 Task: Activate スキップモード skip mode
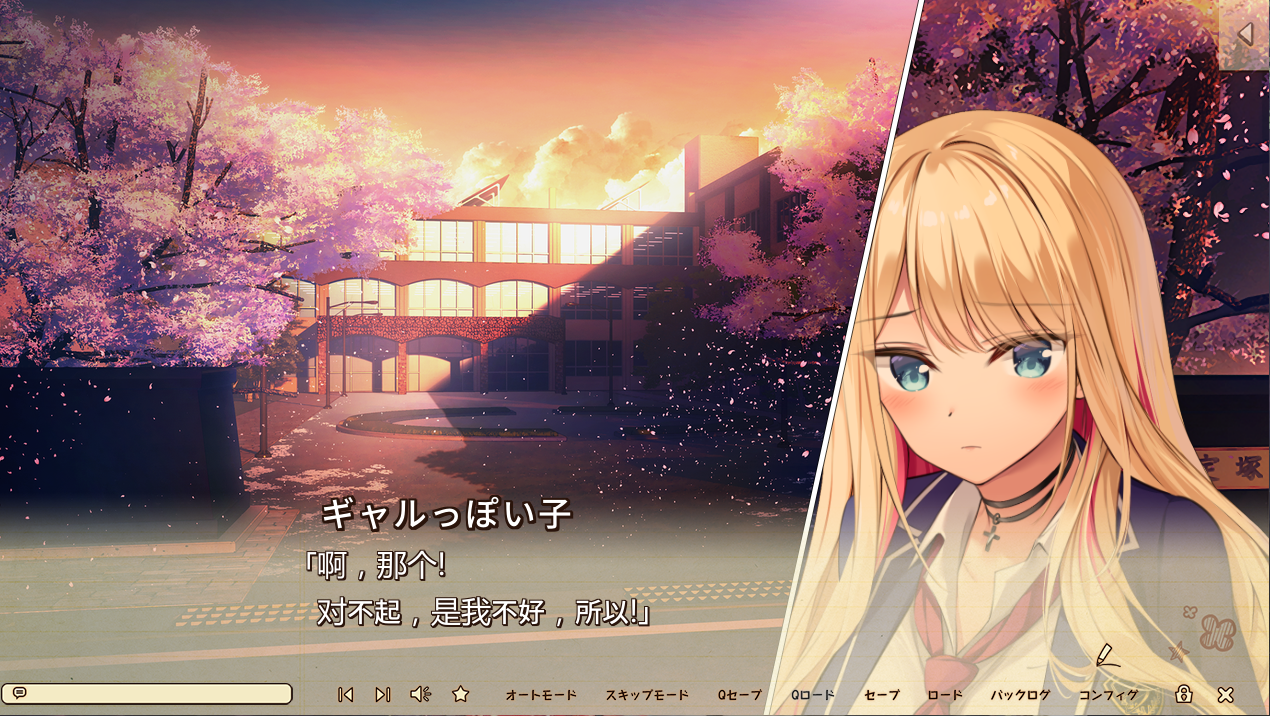tap(647, 695)
